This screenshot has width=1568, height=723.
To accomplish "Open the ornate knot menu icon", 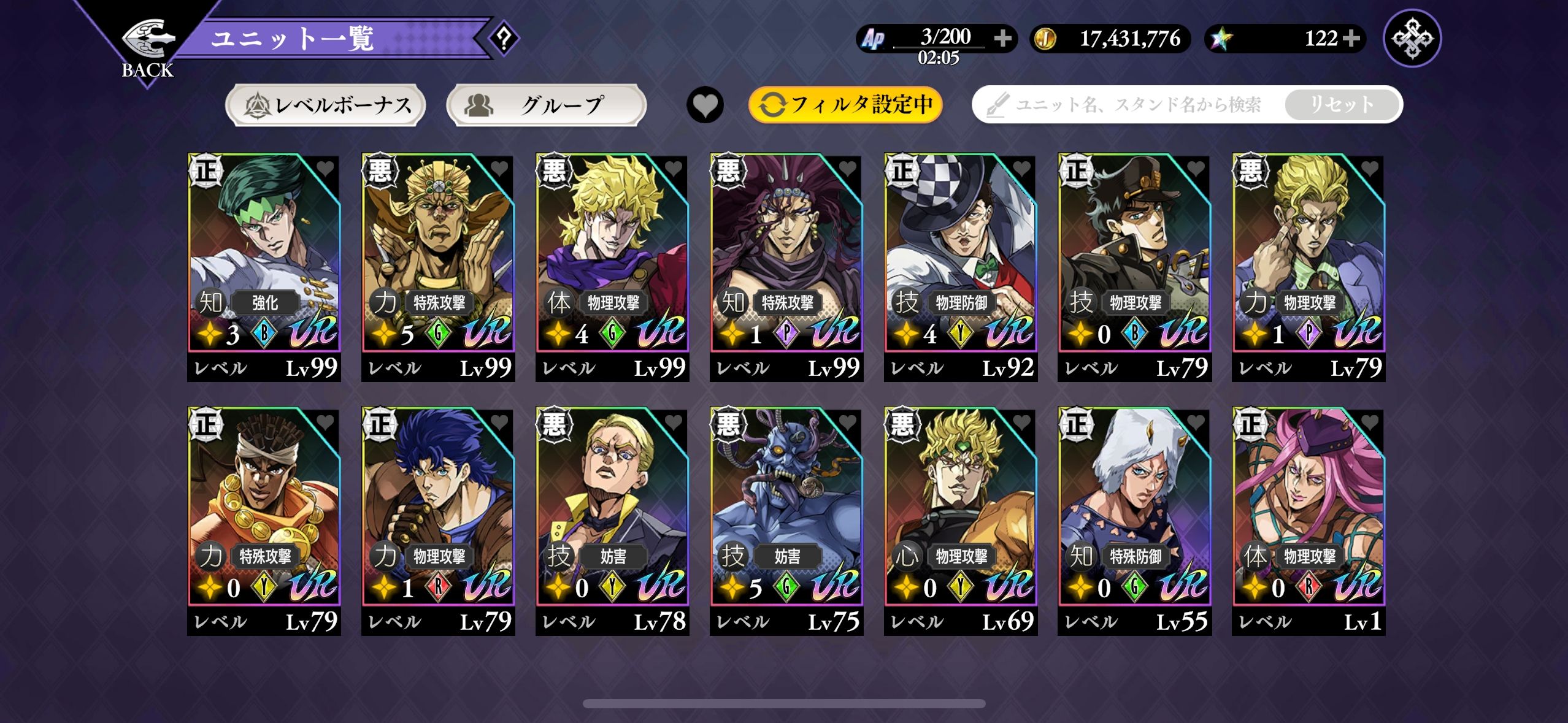I will (x=1412, y=39).
